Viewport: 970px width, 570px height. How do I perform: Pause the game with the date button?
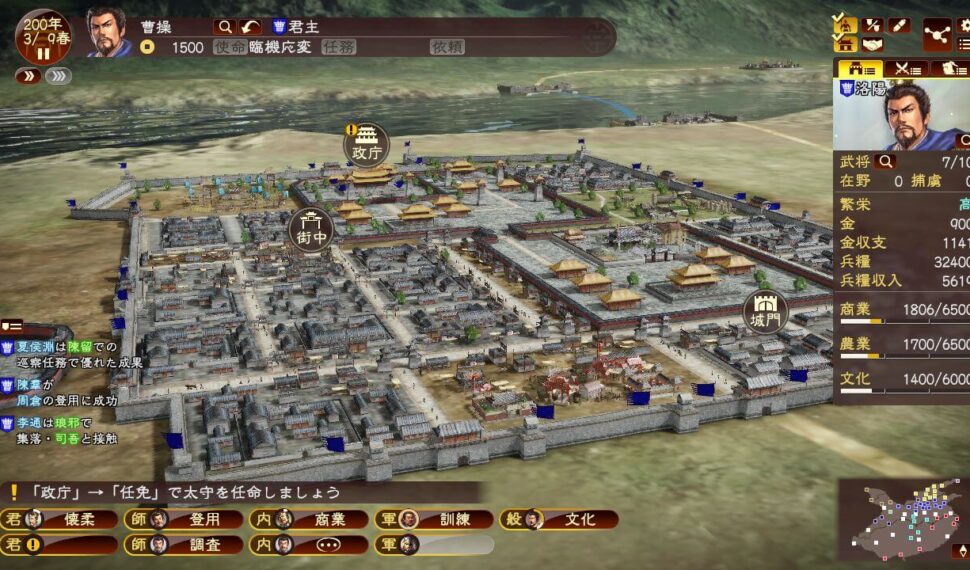click(42, 36)
